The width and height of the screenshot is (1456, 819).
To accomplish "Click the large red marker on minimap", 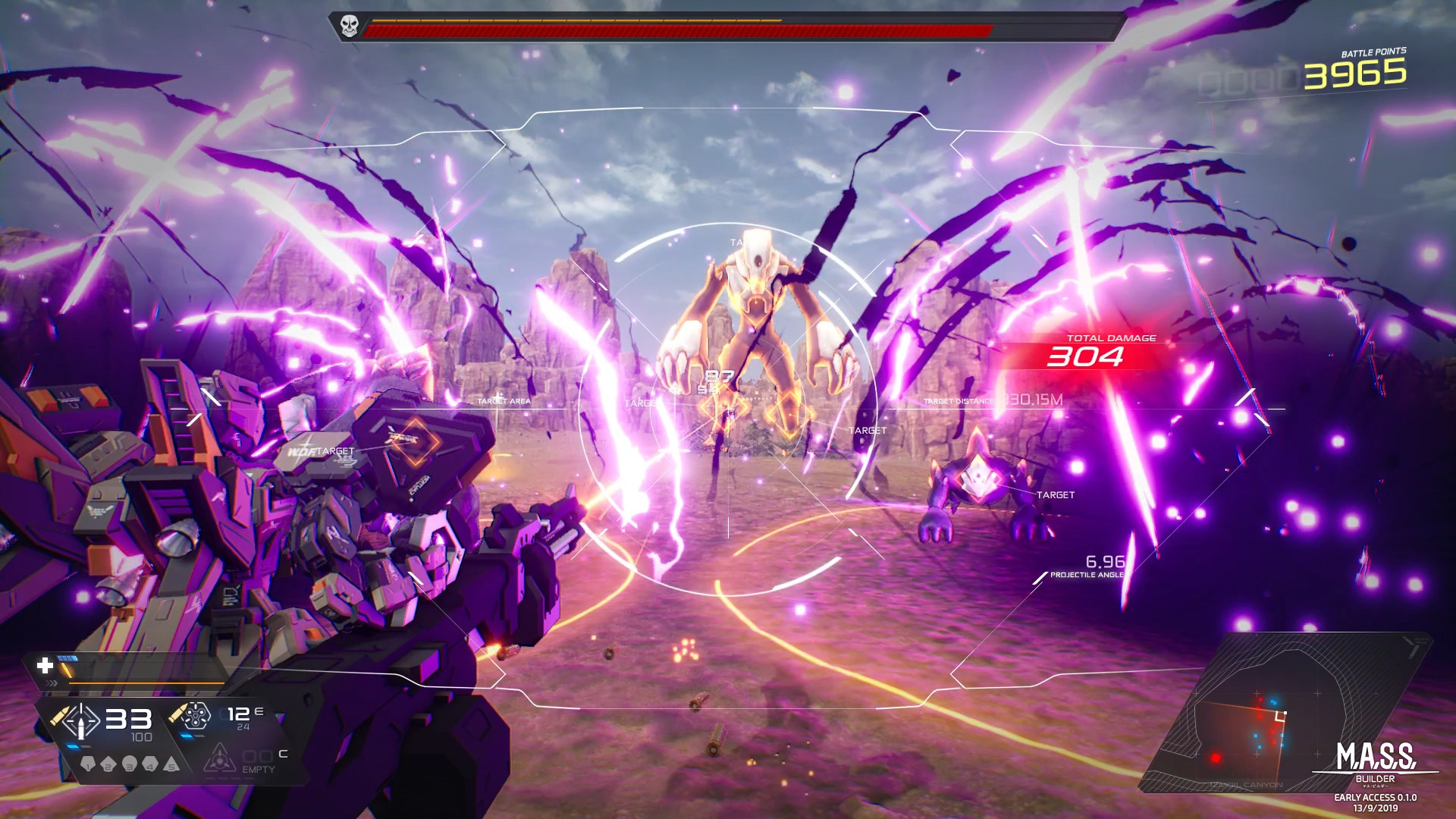I will (1216, 758).
